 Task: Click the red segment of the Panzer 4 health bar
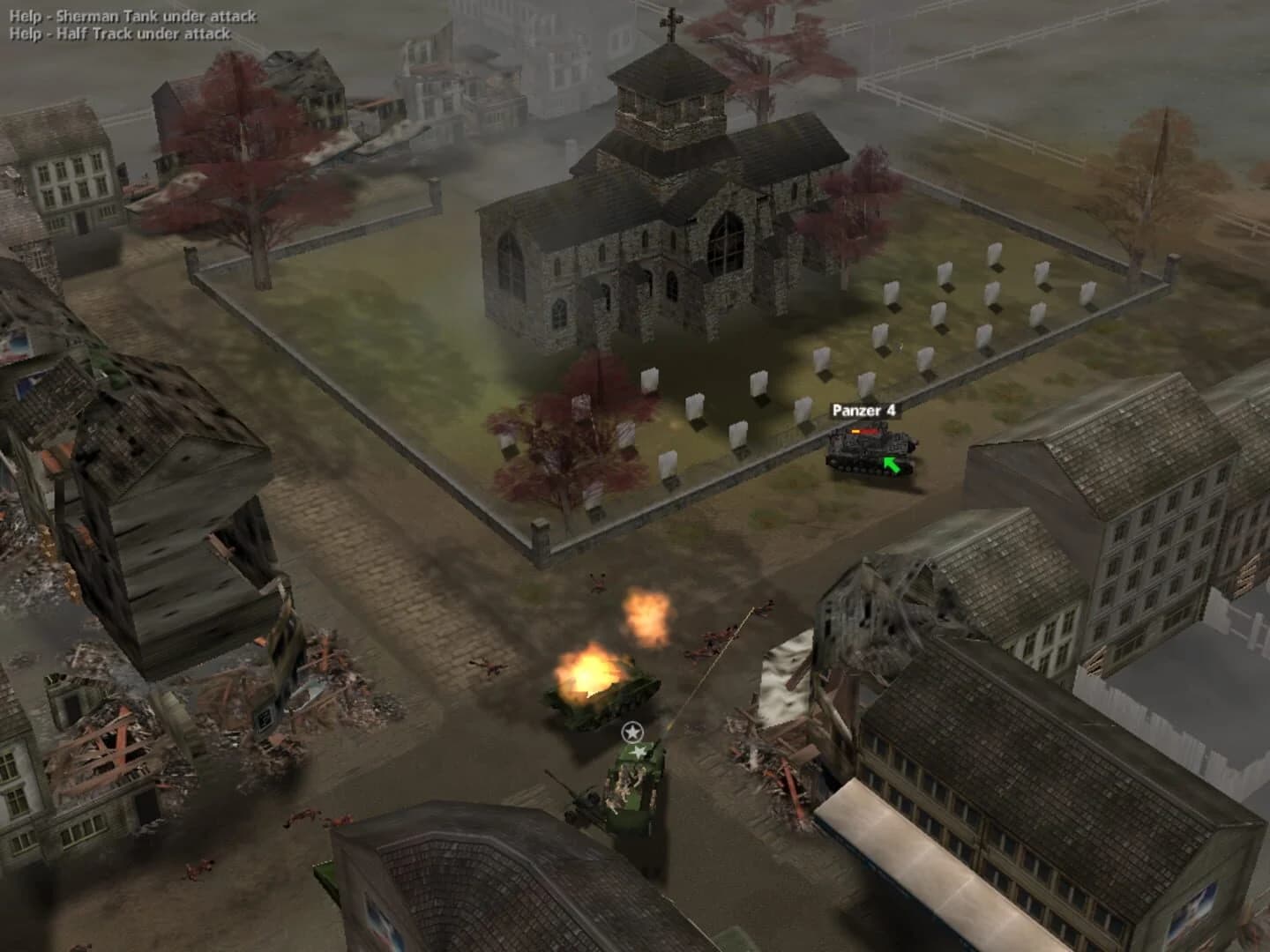869,431
